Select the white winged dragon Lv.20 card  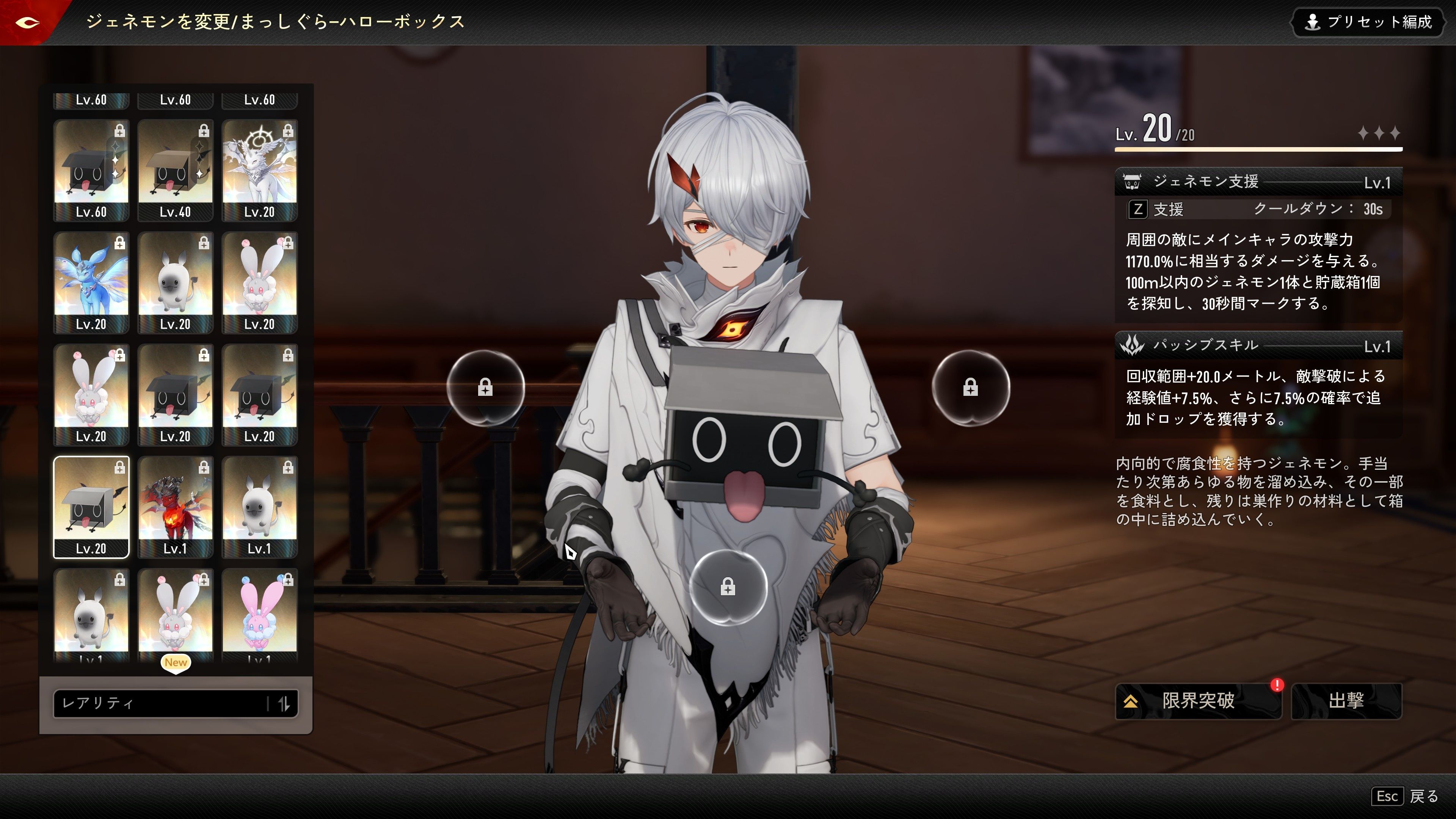click(x=259, y=169)
